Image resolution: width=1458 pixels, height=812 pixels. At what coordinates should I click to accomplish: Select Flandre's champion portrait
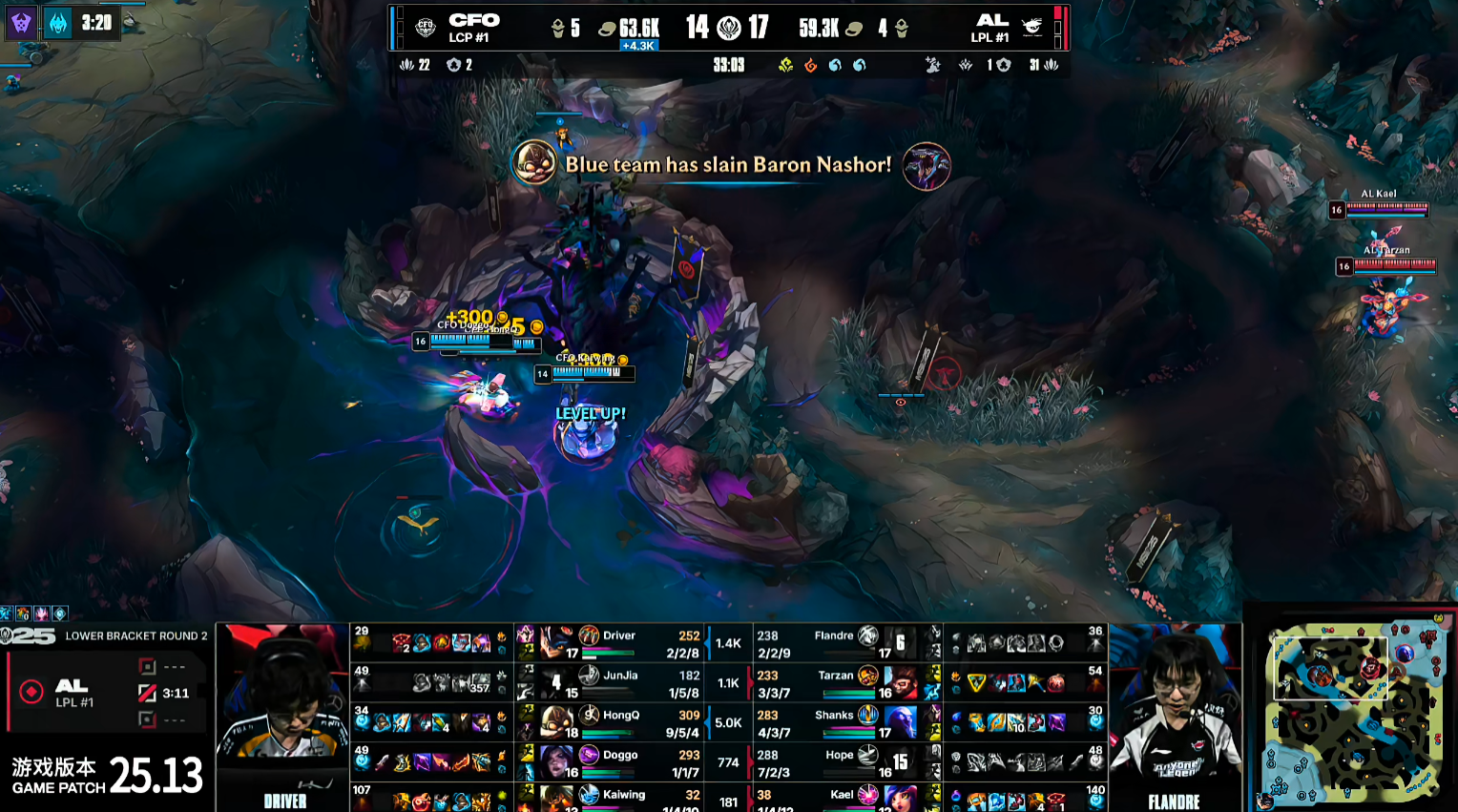(900, 643)
